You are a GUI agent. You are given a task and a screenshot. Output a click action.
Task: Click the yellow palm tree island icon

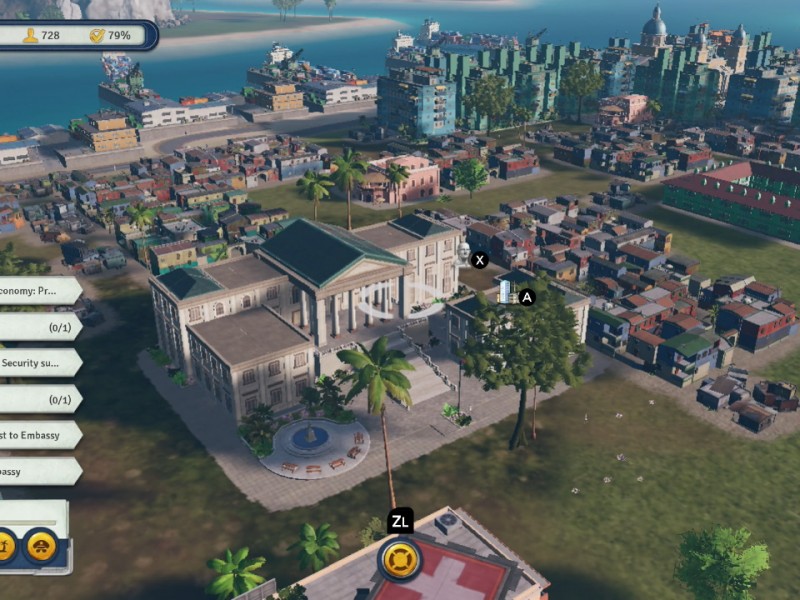(x=5, y=545)
